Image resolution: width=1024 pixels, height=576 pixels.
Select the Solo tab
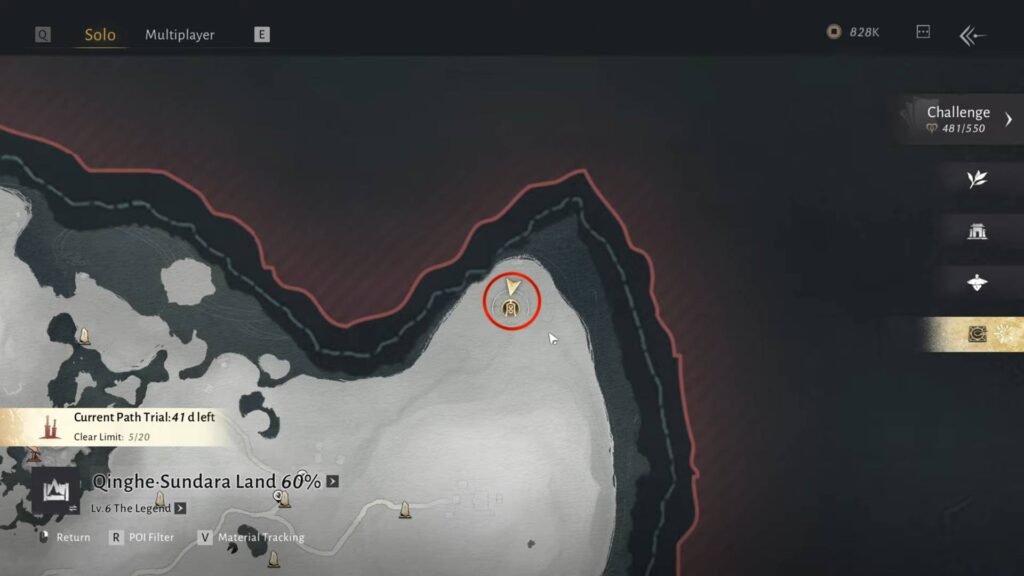point(100,35)
